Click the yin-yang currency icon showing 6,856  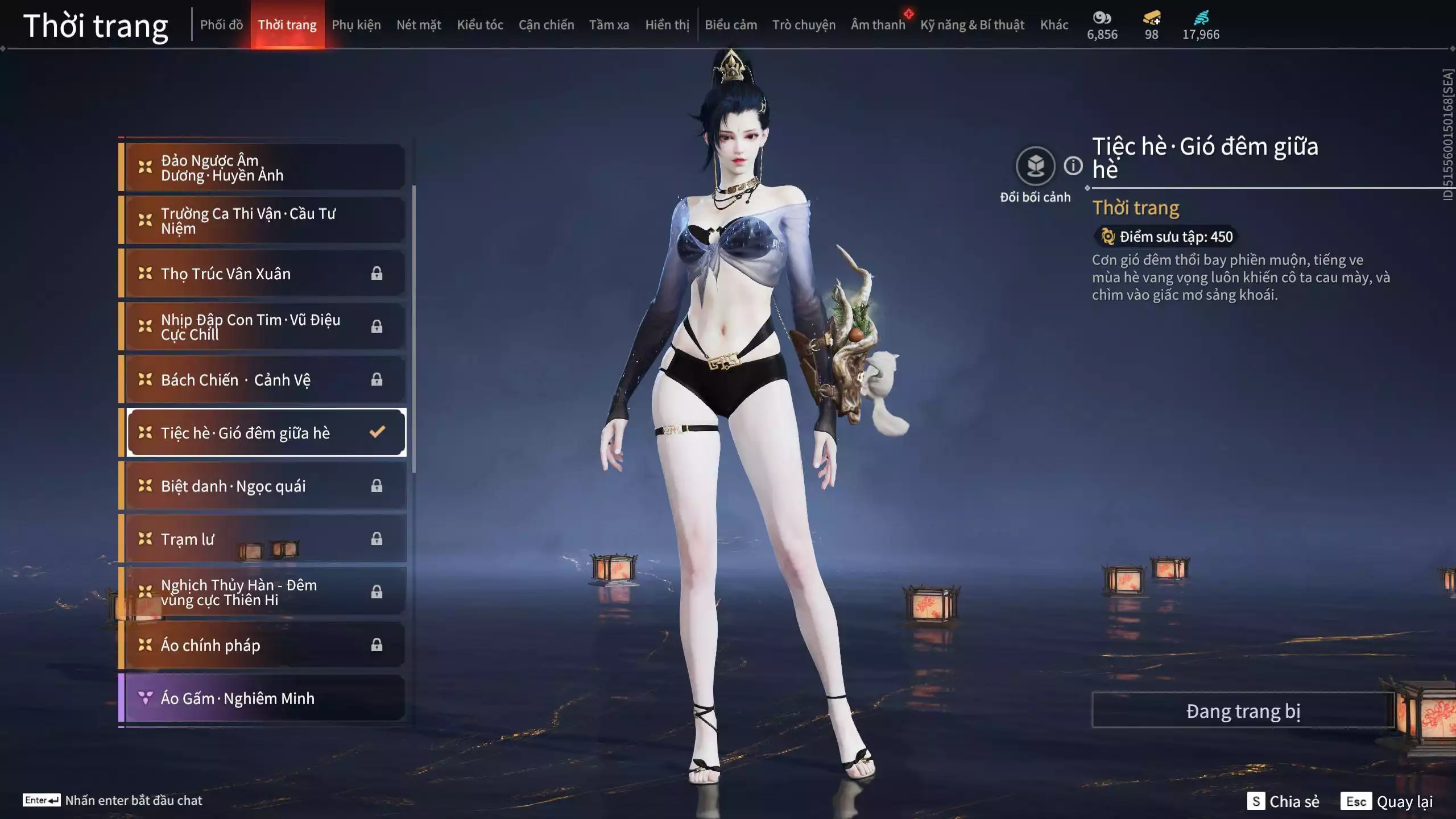pos(1102,18)
